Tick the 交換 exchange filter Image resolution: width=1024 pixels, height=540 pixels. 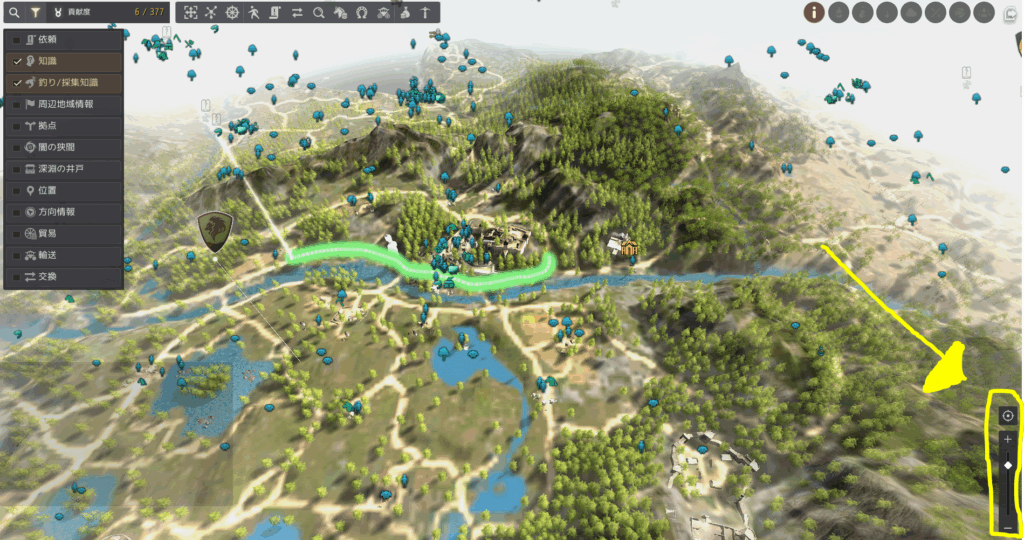[17, 276]
